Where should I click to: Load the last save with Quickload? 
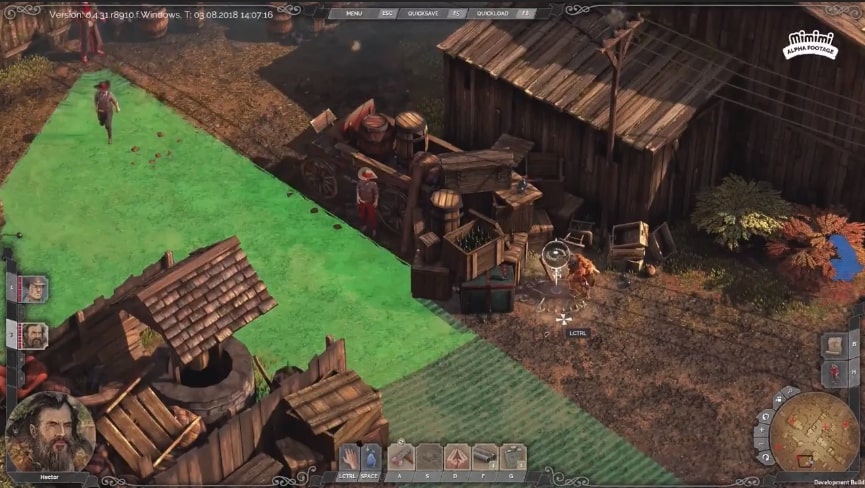492,13
